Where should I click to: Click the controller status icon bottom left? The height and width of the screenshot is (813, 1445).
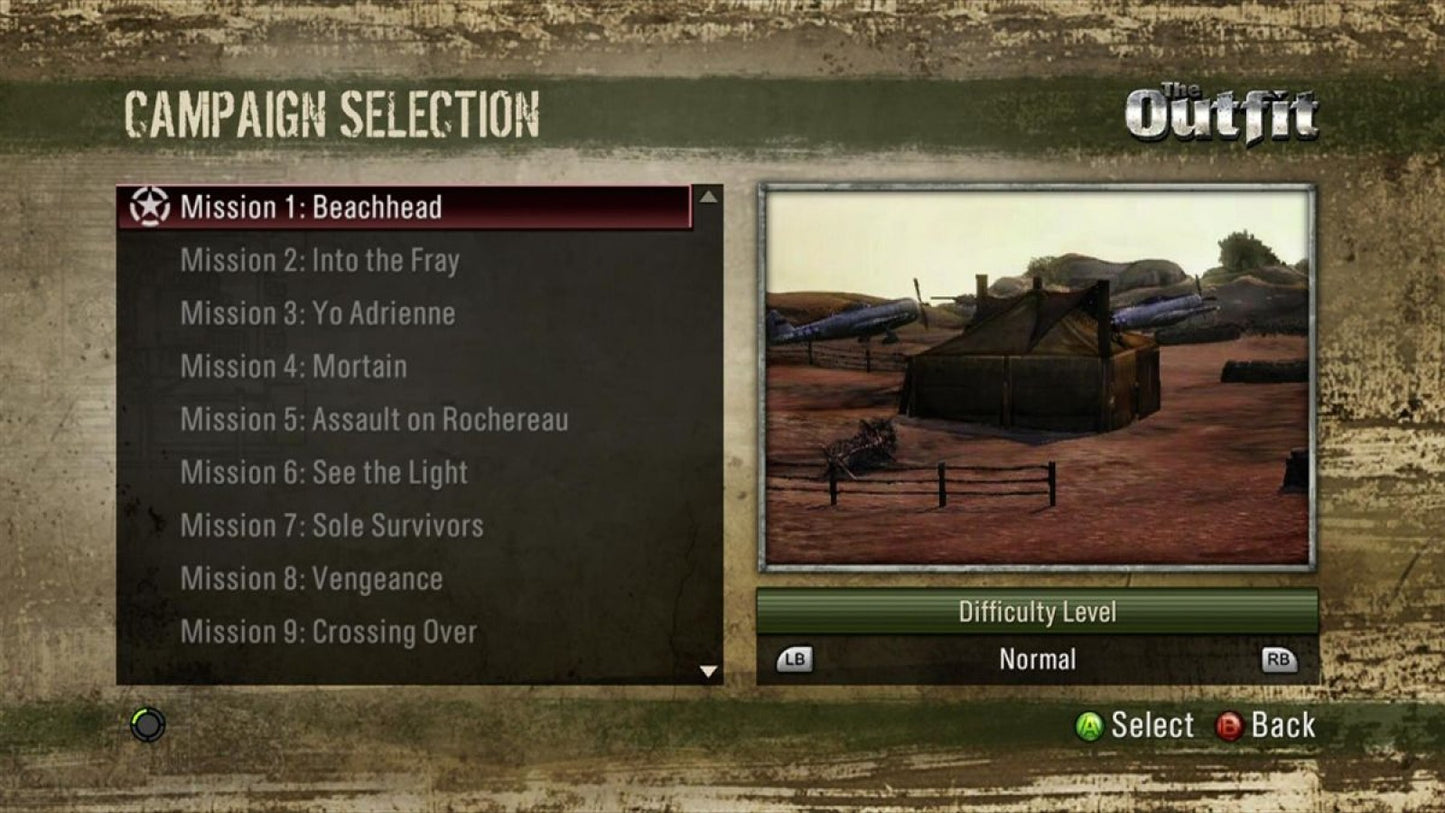pyautogui.click(x=146, y=723)
